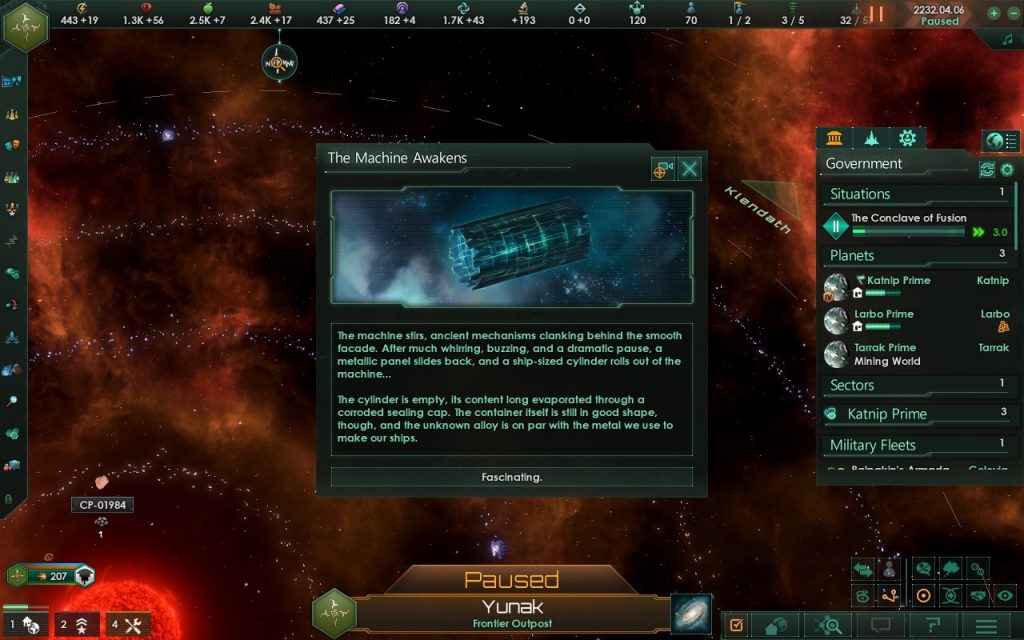Open the music player icon

point(1007,39)
